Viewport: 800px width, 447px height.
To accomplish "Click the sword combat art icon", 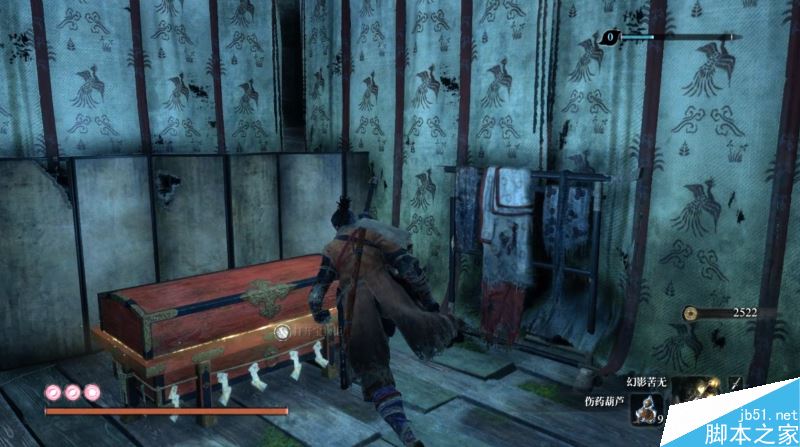I will (738, 382).
